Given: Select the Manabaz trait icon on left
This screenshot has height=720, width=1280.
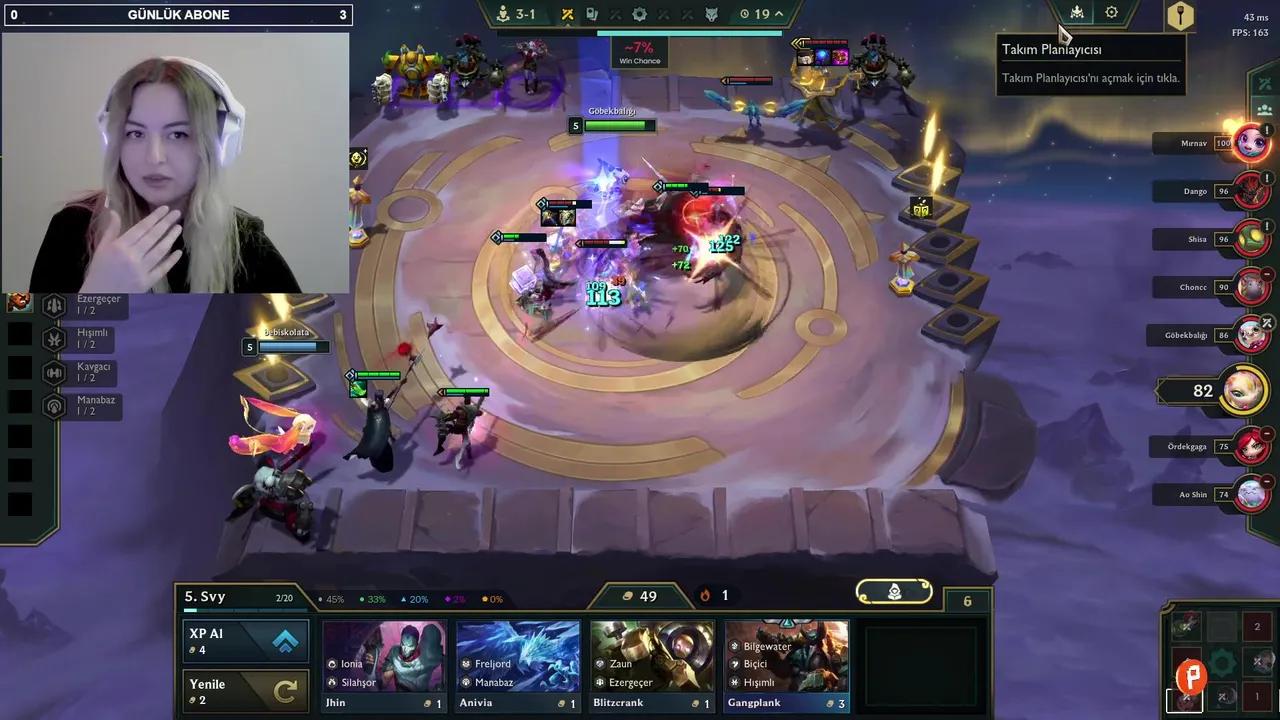Looking at the screenshot, I should pyautogui.click(x=54, y=402).
